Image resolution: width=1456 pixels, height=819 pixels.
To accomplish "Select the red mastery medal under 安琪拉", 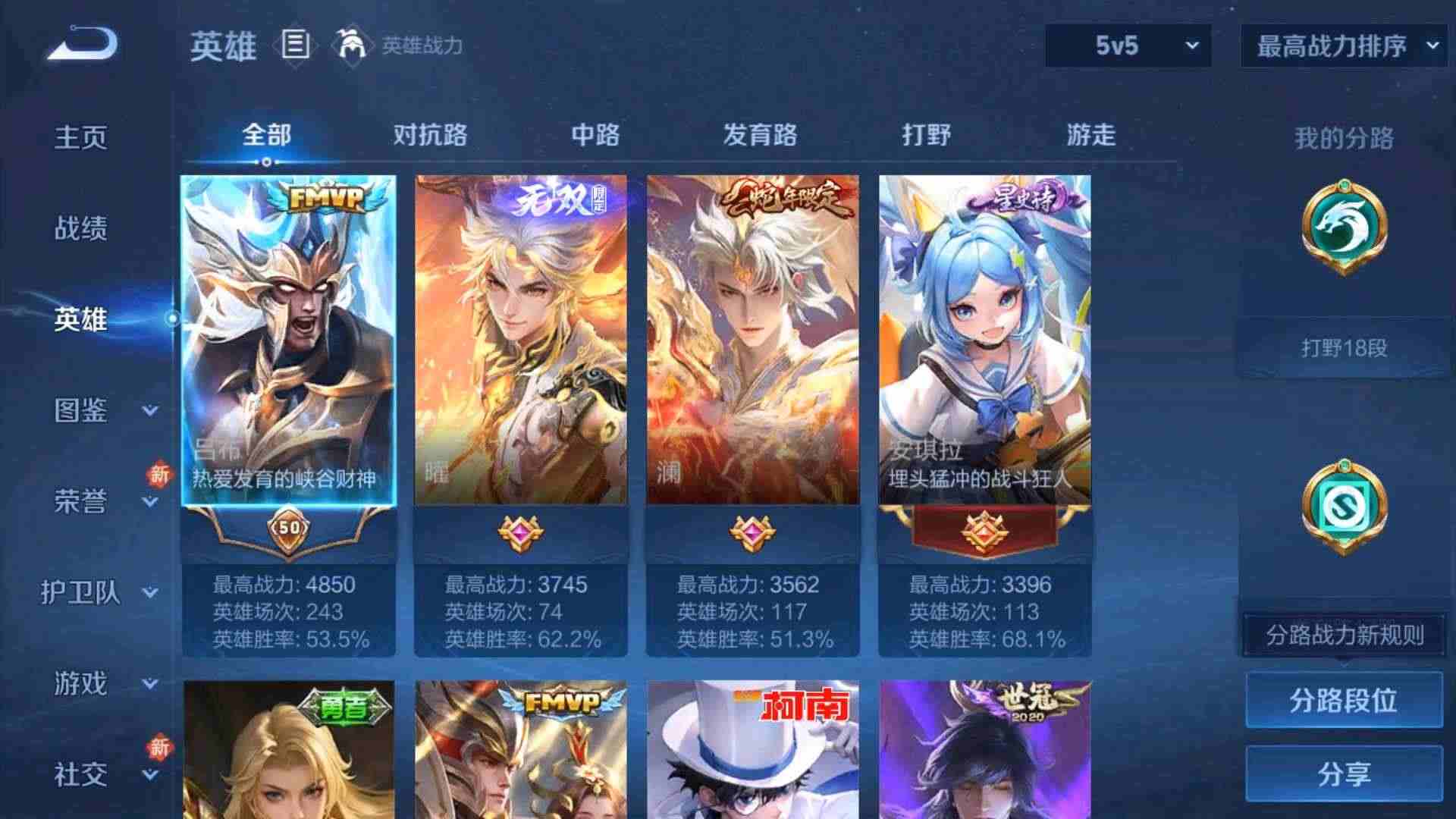I will coord(986,533).
